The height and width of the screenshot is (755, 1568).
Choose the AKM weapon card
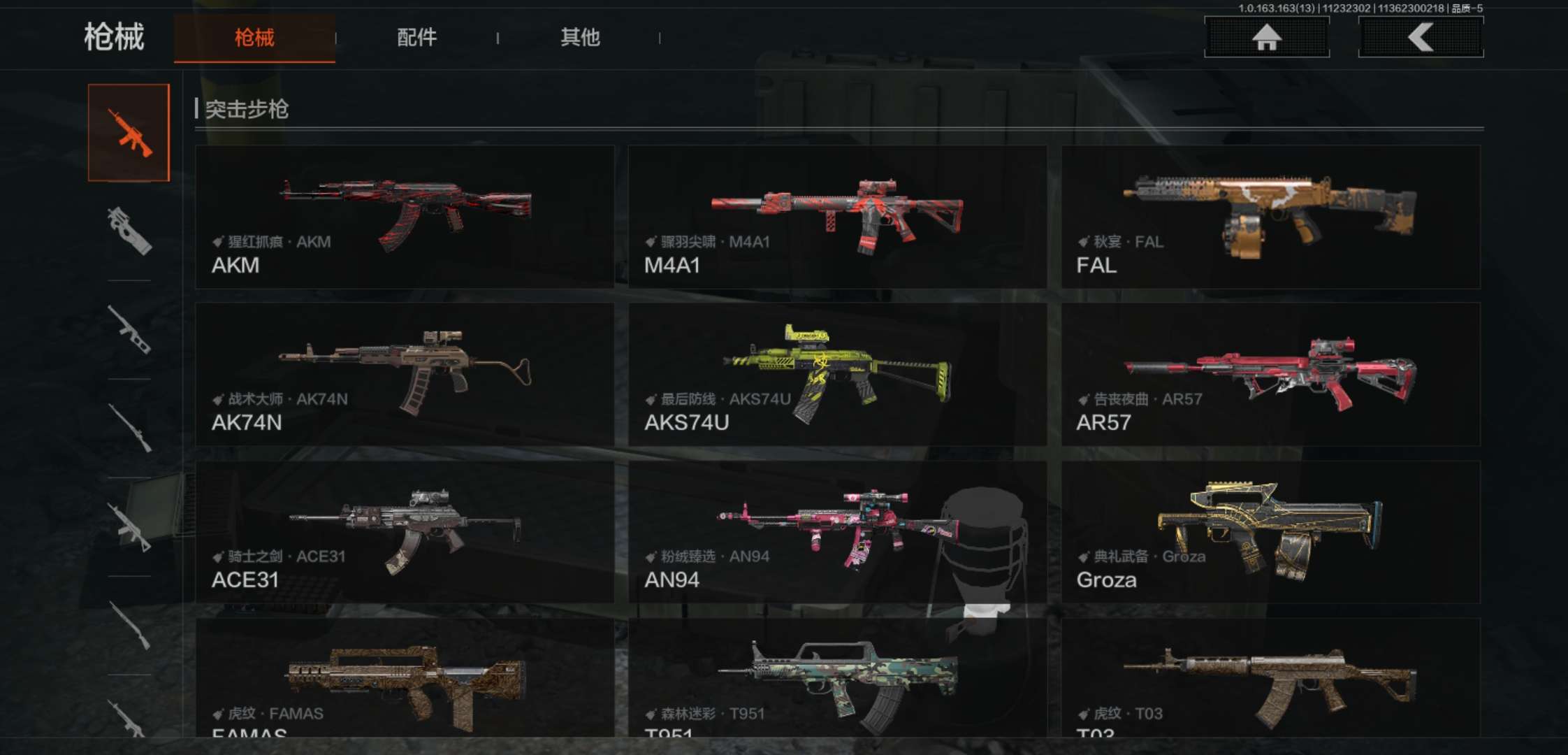[405, 217]
